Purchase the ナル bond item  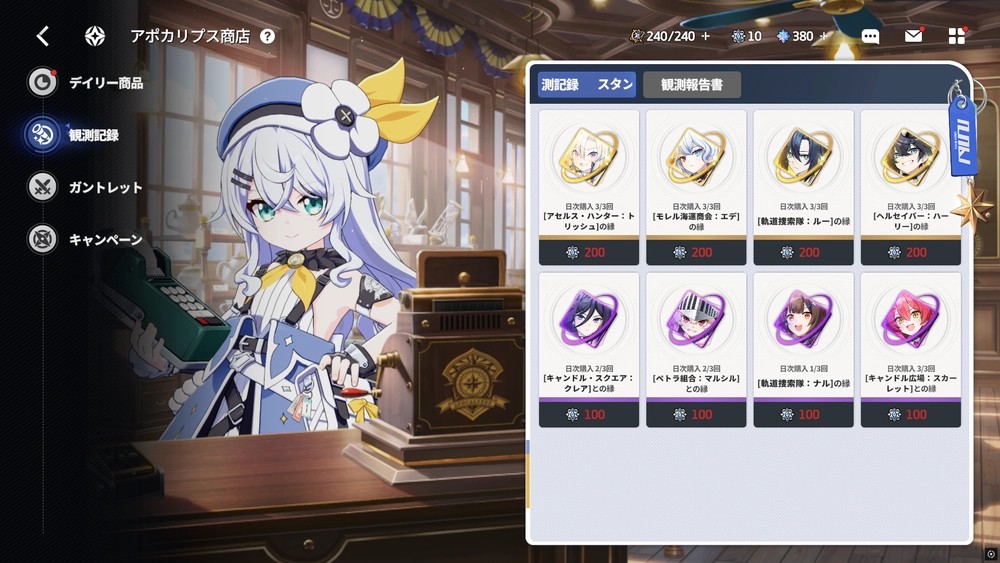click(803, 350)
